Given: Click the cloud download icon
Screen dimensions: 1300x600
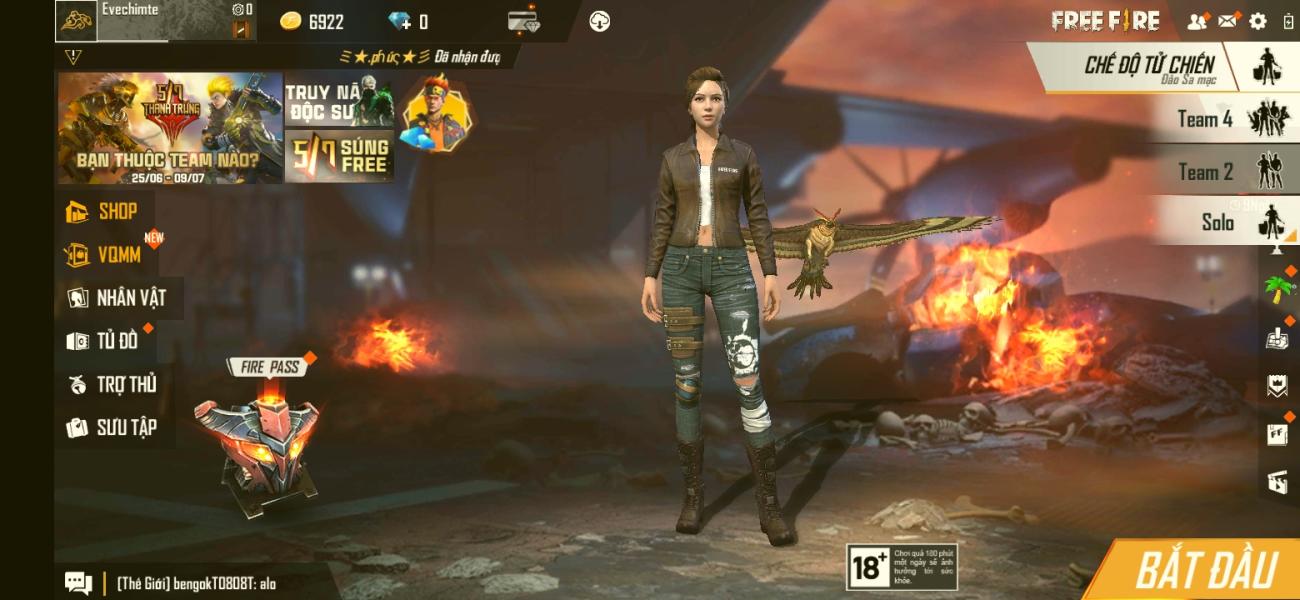Looking at the screenshot, I should [x=600, y=21].
